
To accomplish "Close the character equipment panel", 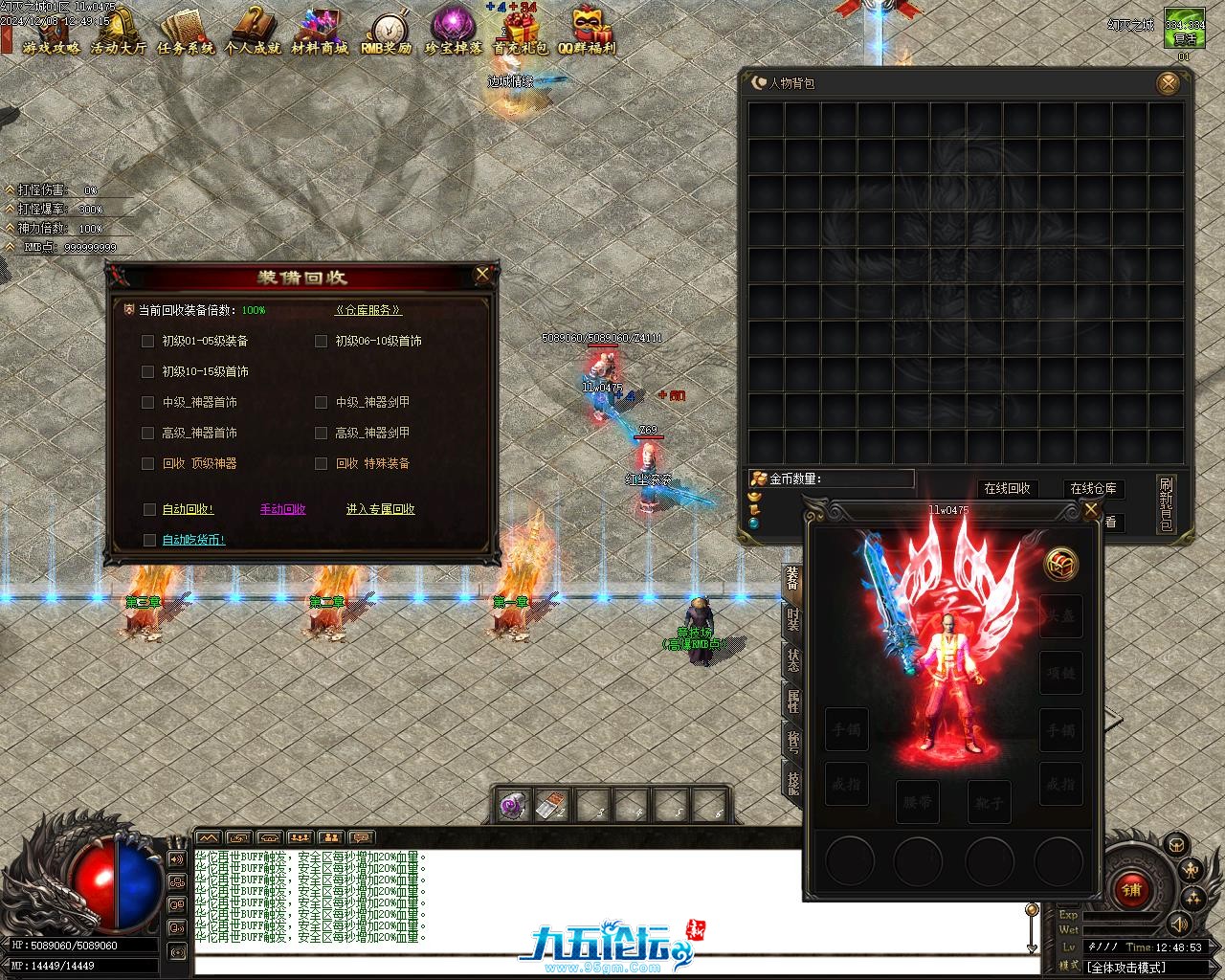I will coord(1090,510).
